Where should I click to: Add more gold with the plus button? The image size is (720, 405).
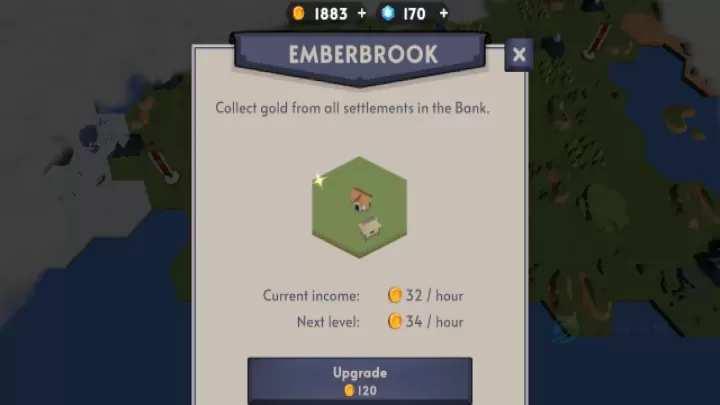pyautogui.click(x=361, y=13)
